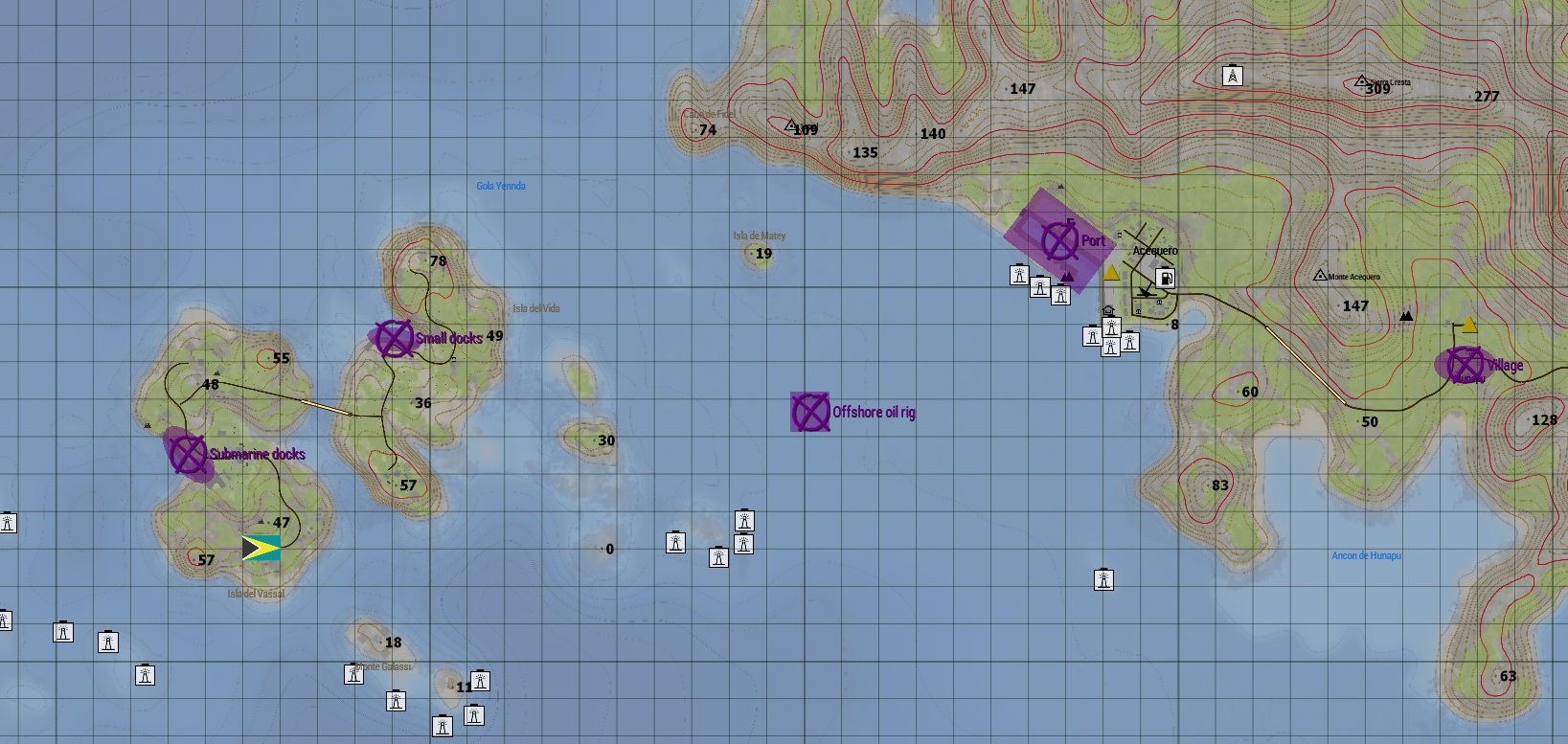Select the house icon near the coastline
This screenshot has height=744, width=1568.
(1106, 311)
